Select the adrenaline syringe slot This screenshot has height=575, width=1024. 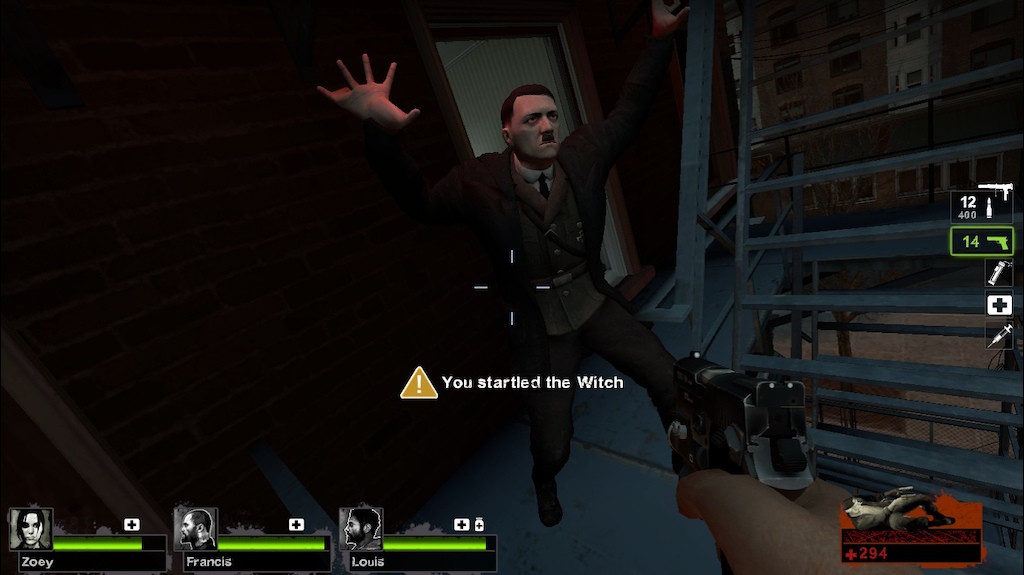[x=998, y=335]
